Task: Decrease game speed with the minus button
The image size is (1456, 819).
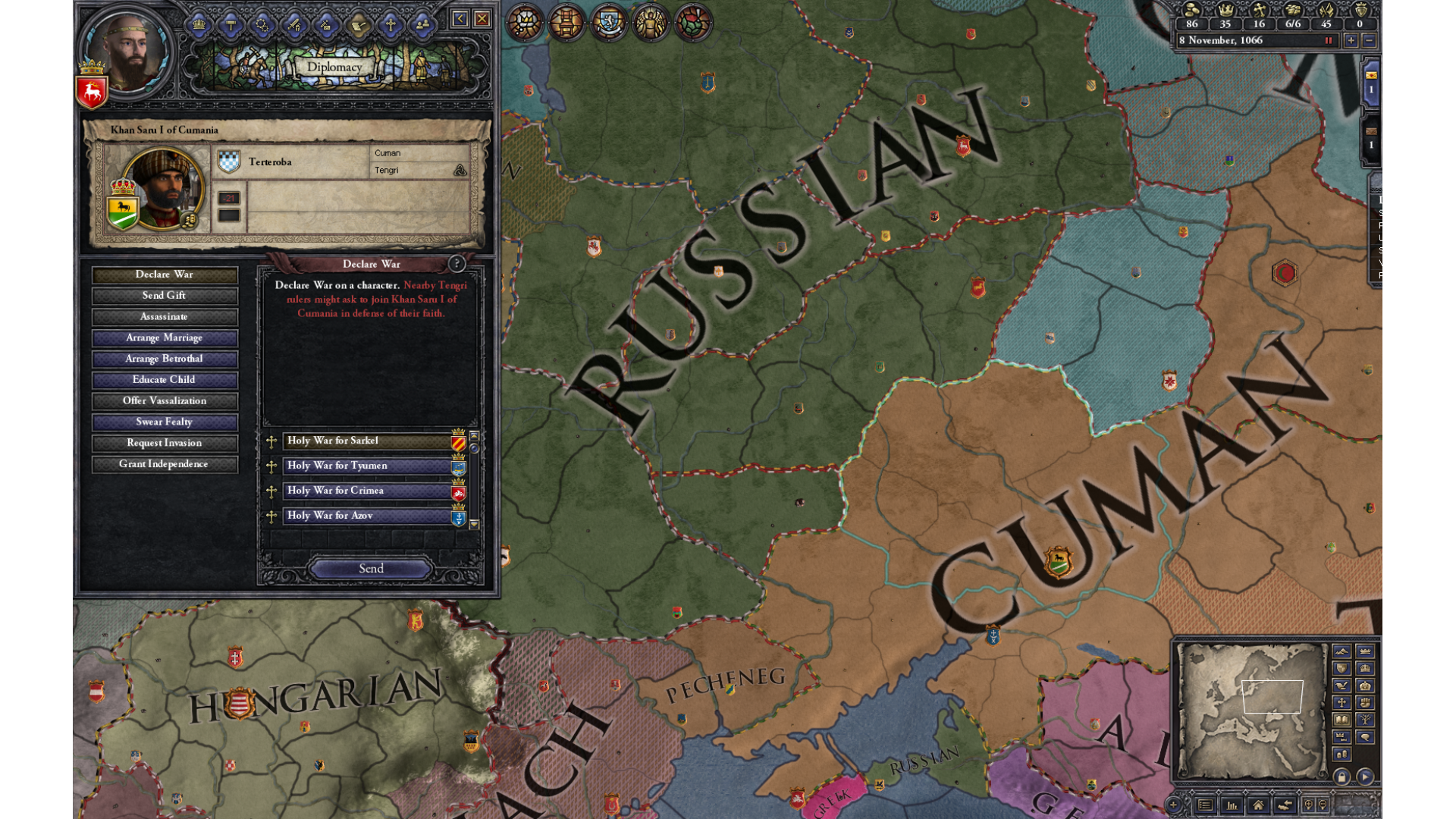Action: 1369,41
